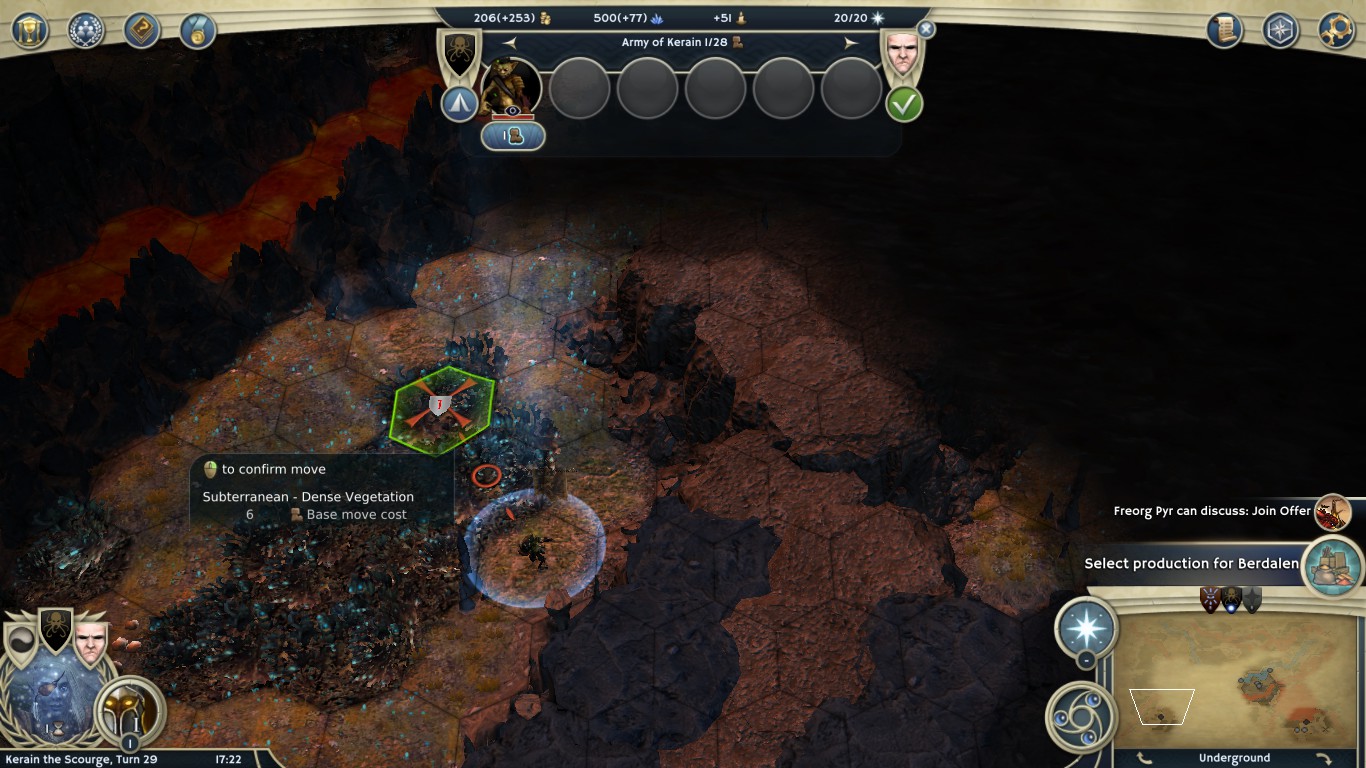Close the army panel with the X
This screenshot has height=768, width=1366.
click(926, 30)
